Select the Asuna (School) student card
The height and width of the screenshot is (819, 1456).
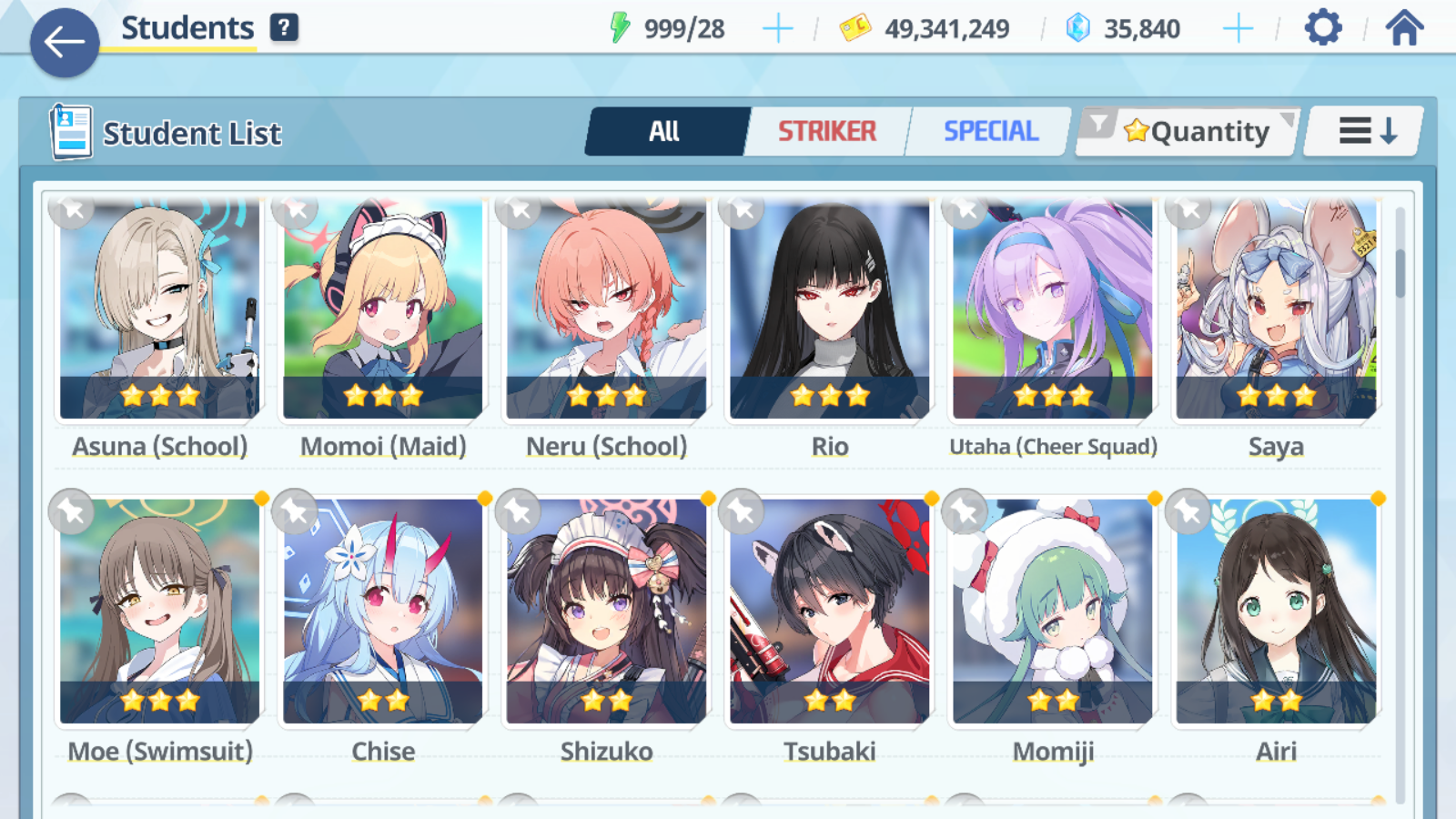pos(160,309)
